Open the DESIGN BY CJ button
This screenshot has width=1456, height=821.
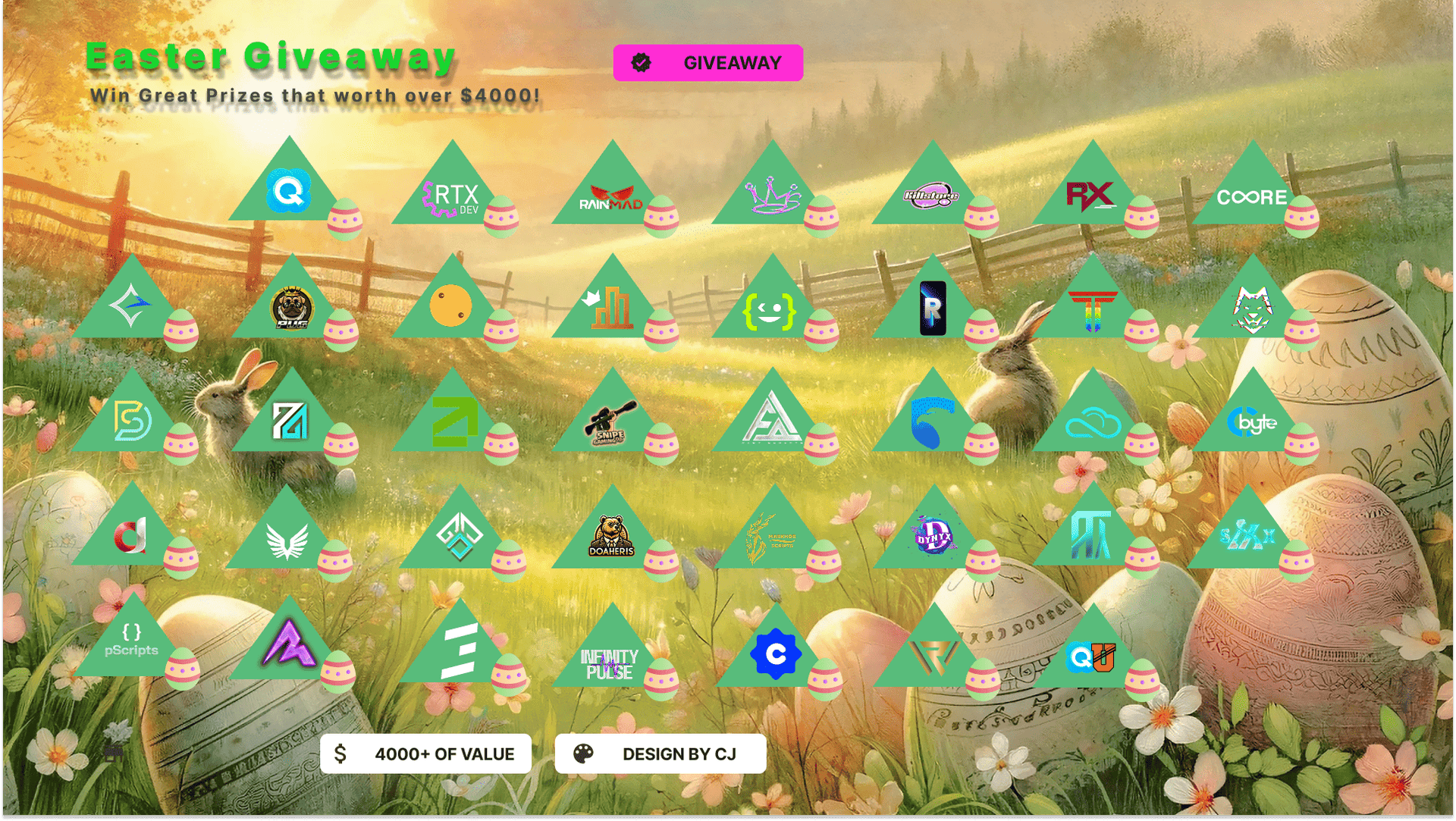pos(660,754)
